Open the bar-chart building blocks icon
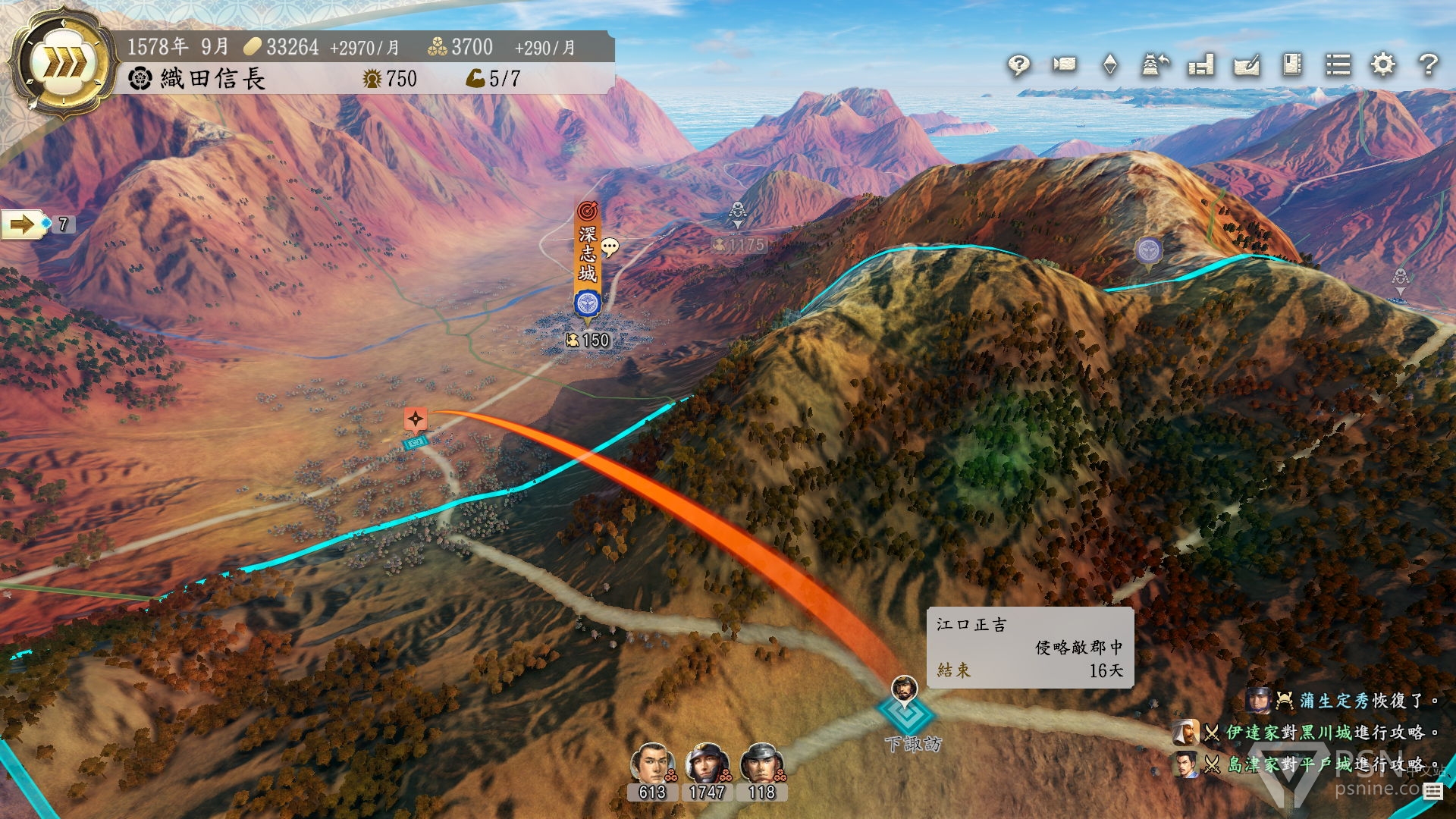 pyautogui.click(x=1201, y=65)
